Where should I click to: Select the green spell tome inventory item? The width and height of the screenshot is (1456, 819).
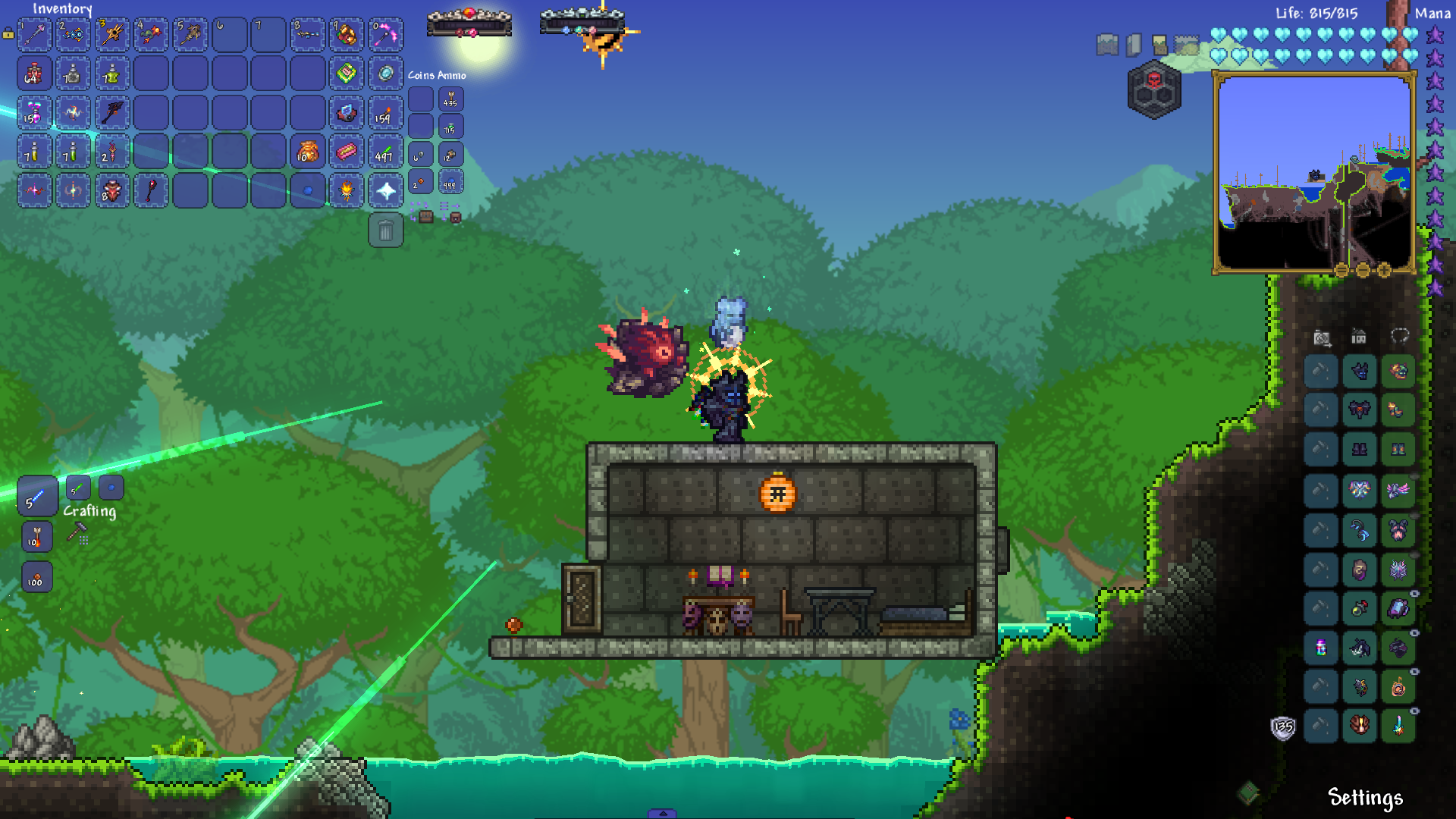click(347, 74)
